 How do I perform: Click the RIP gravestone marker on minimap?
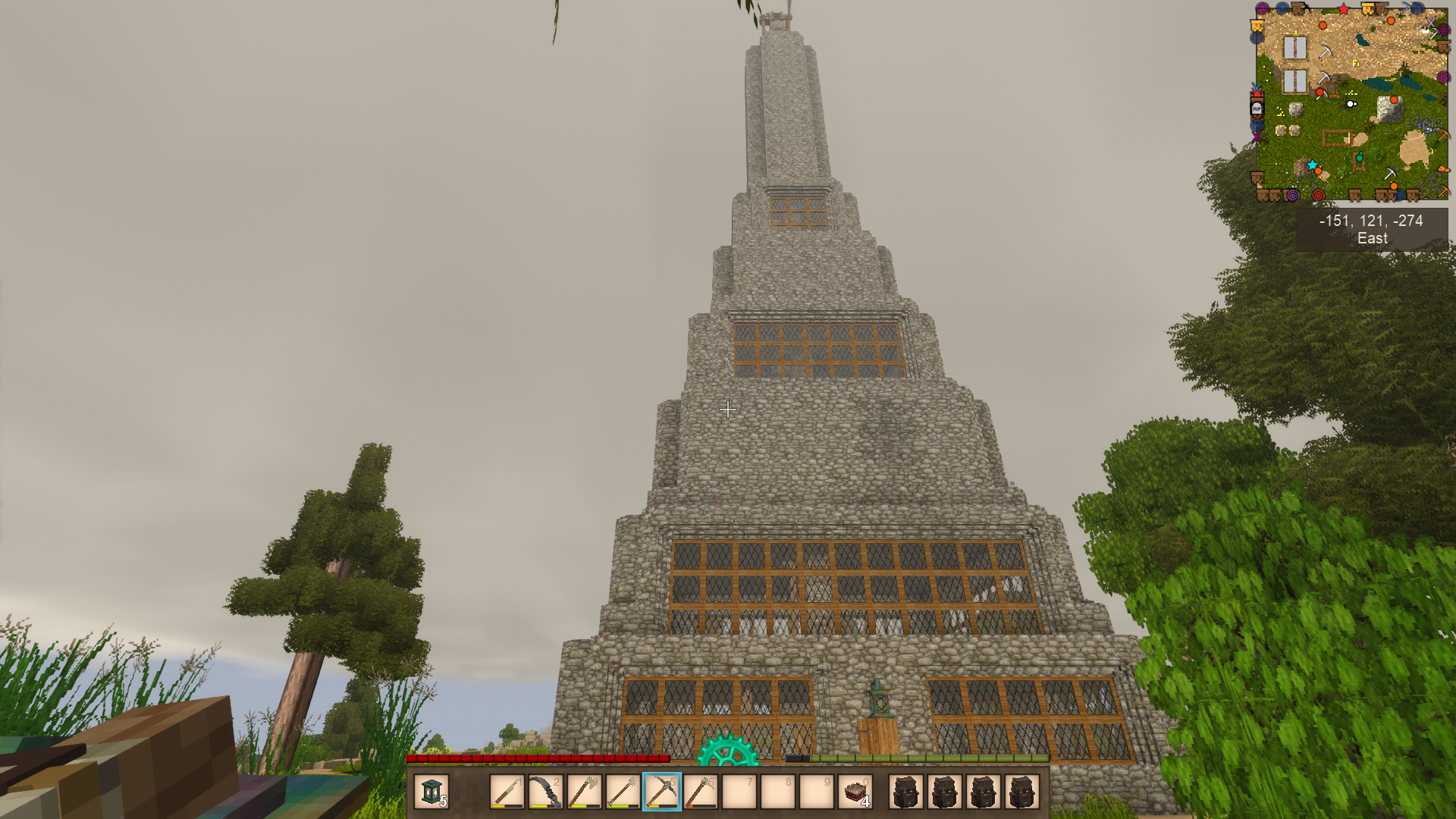pos(1257,108)
